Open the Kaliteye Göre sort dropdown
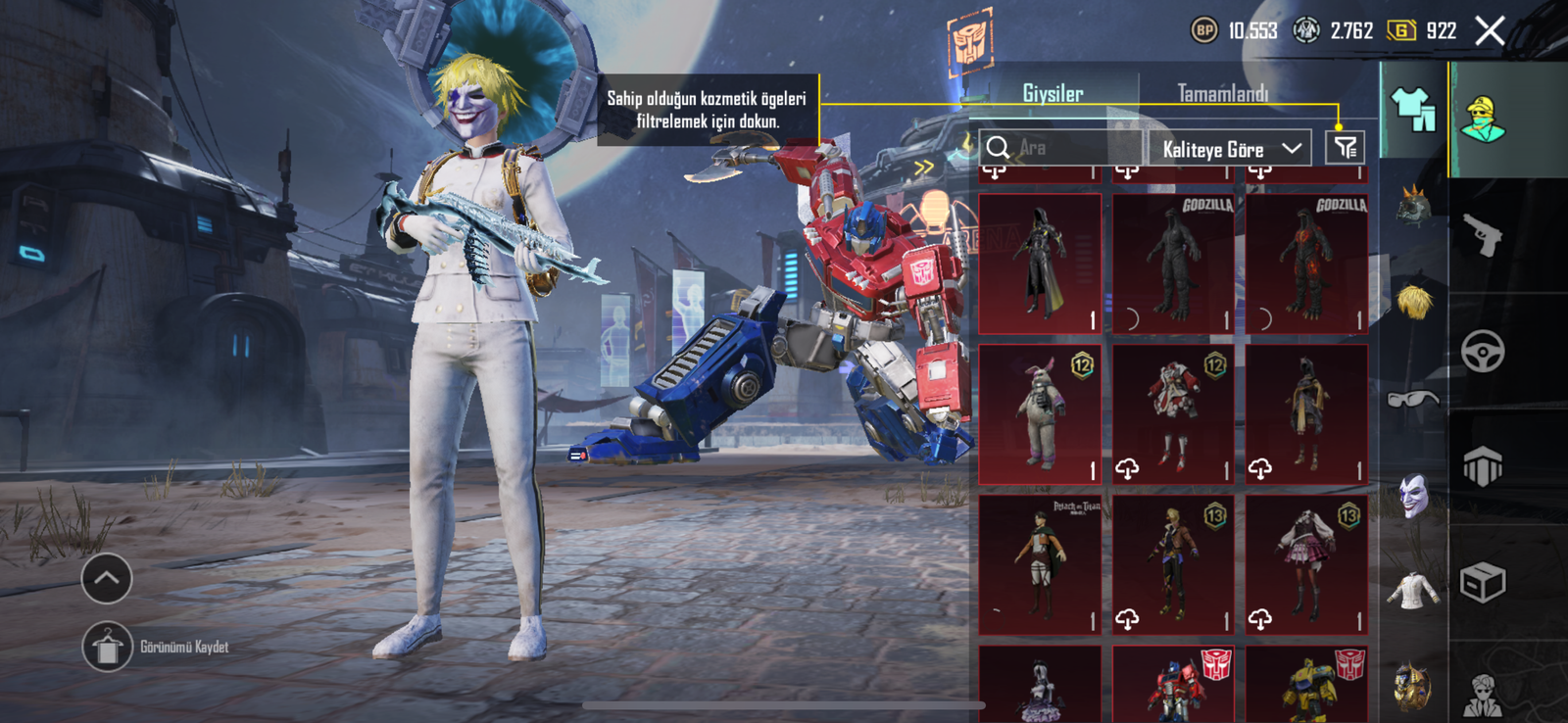The image size is (1568, 723). click(1230, 149)
